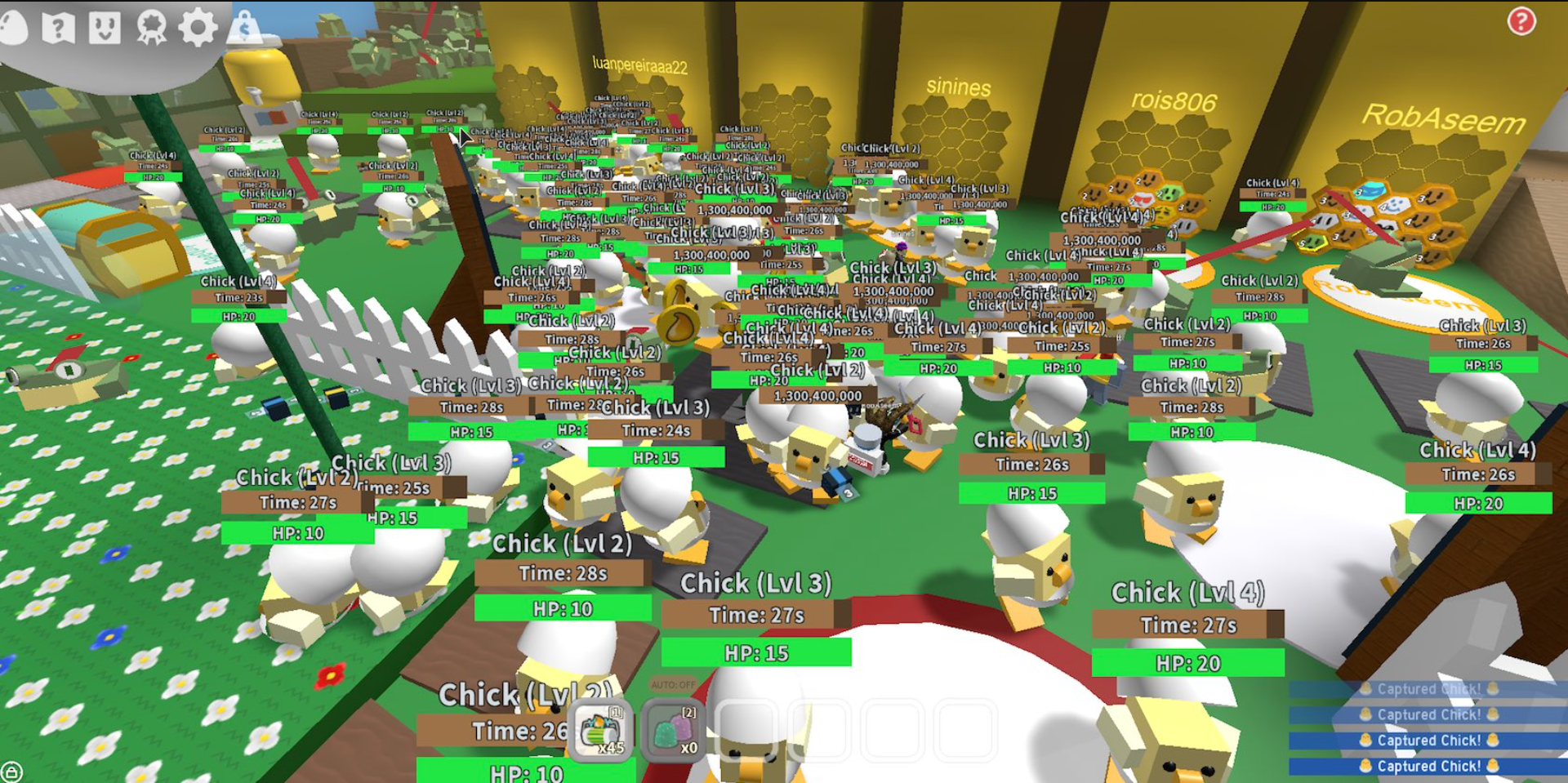This screenshot has width=1568, height=783.
Task: Click the rois806 name label
Action: pos(1174,101)
